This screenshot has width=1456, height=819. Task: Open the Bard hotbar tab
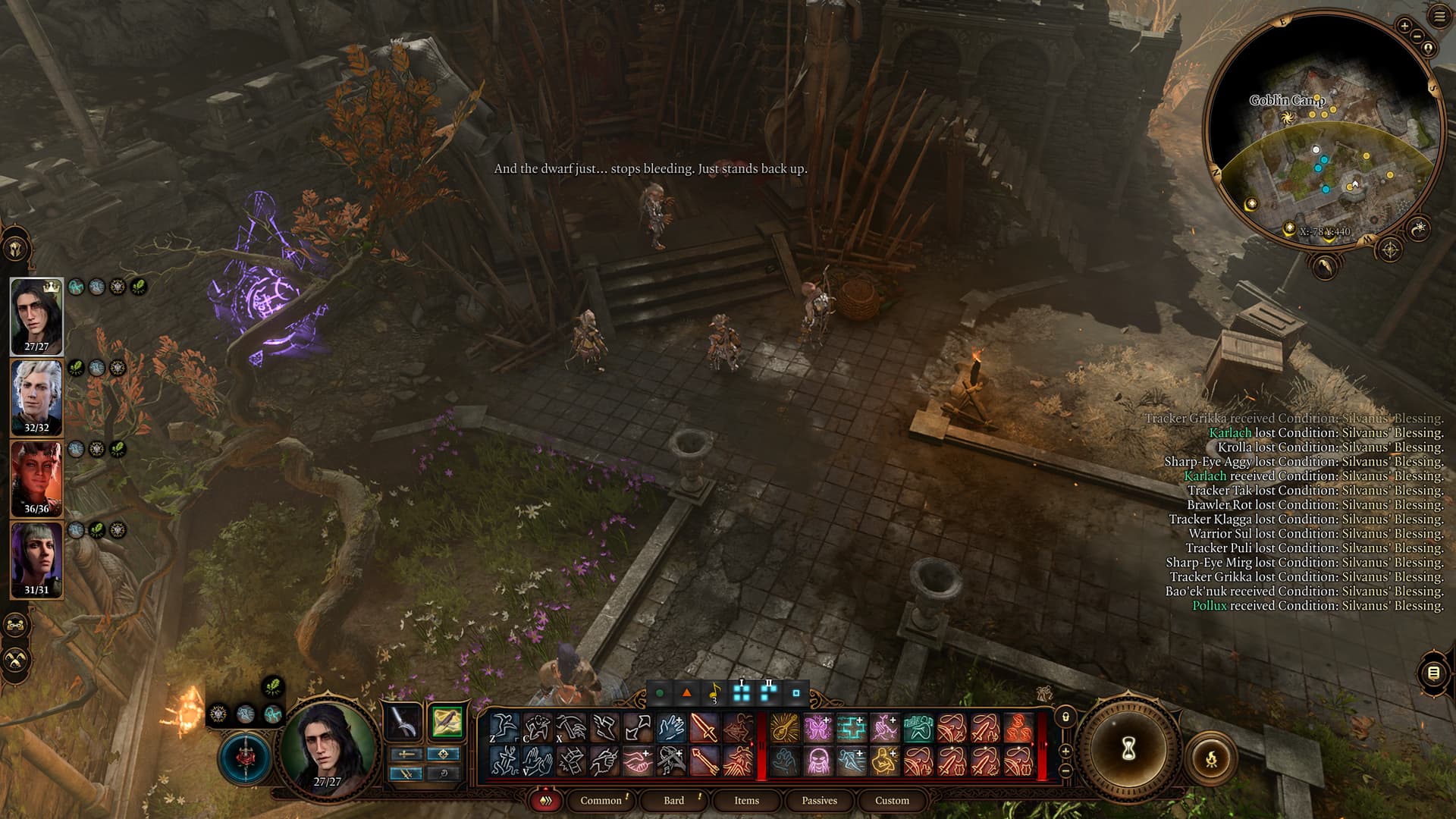click(673, 800)
